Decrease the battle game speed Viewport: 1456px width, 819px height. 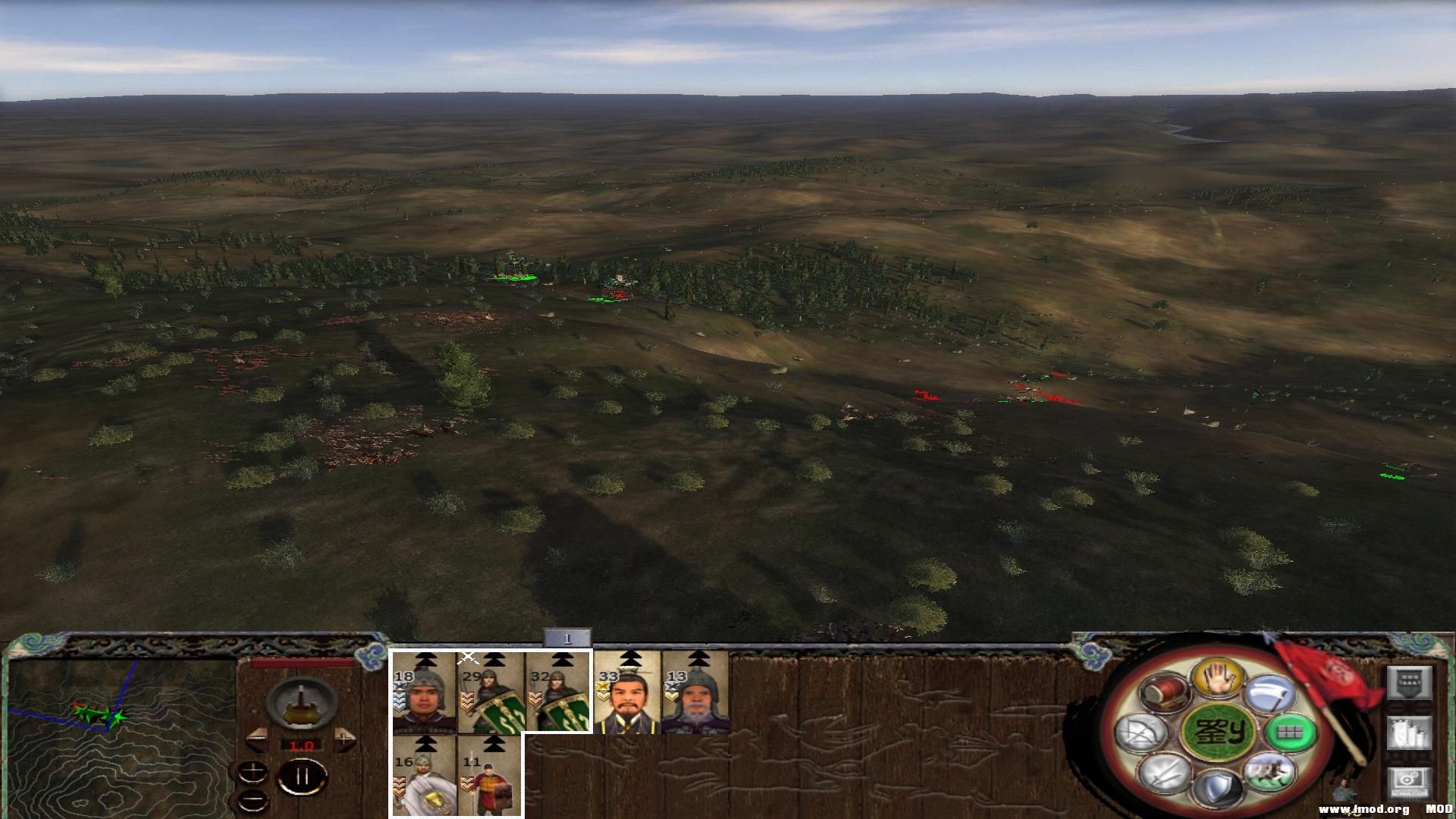256,739
